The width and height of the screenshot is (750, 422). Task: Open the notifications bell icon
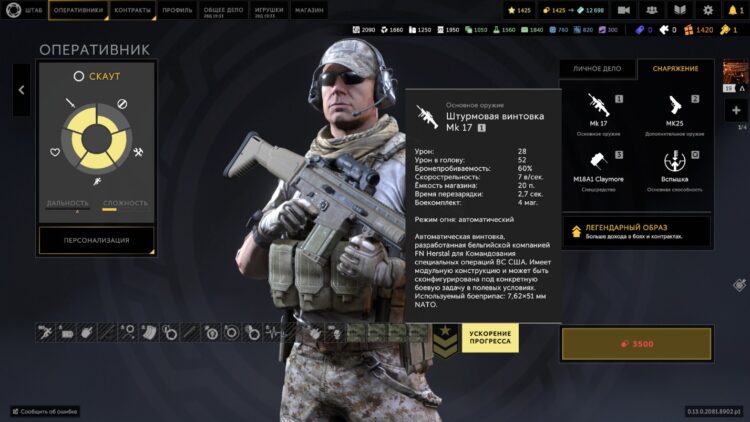pyautogui.click(x=735, y=10)
